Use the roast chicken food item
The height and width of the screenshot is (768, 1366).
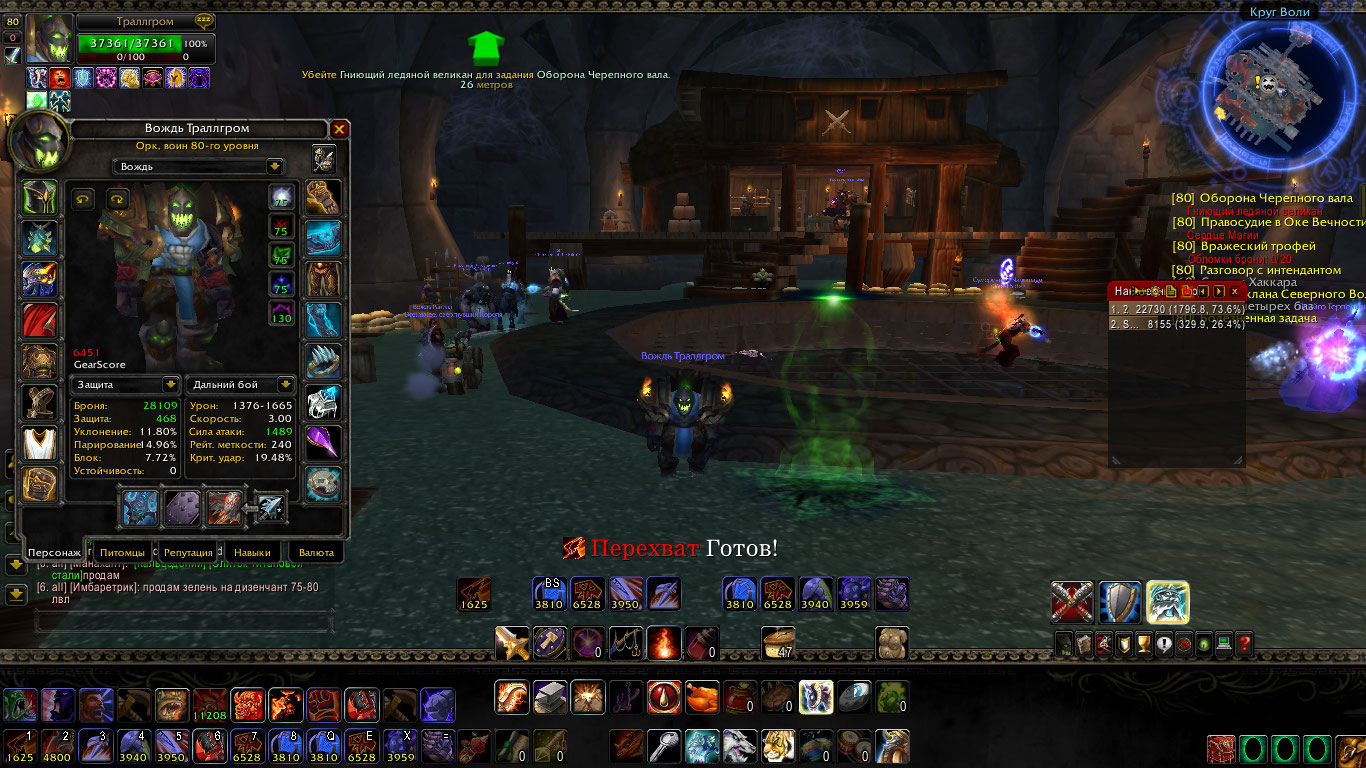(x=701, y=697)
